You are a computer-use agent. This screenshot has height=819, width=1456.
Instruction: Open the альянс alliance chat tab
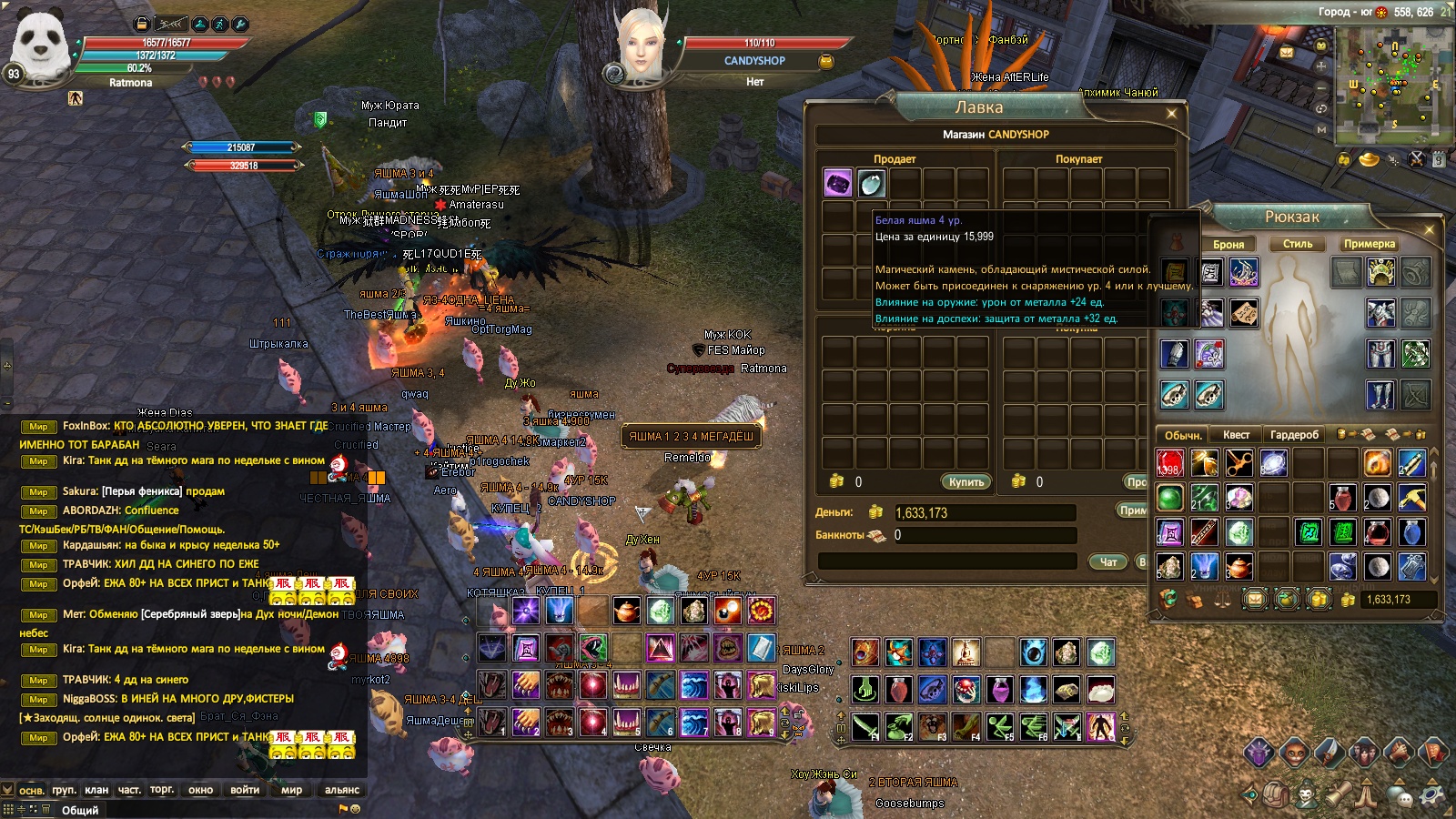coord(342,790)
